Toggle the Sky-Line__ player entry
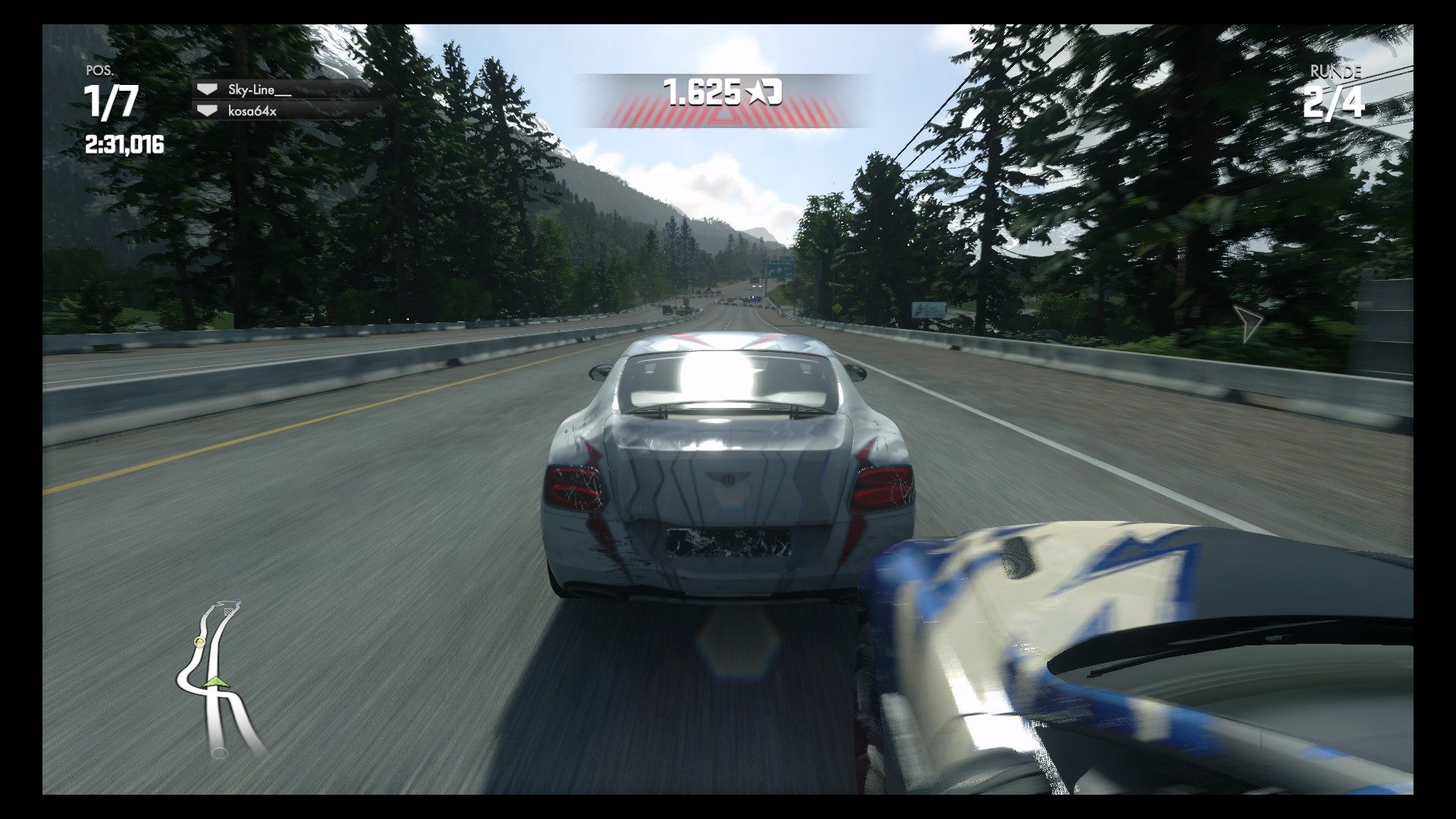 click(x=258, y=89)
